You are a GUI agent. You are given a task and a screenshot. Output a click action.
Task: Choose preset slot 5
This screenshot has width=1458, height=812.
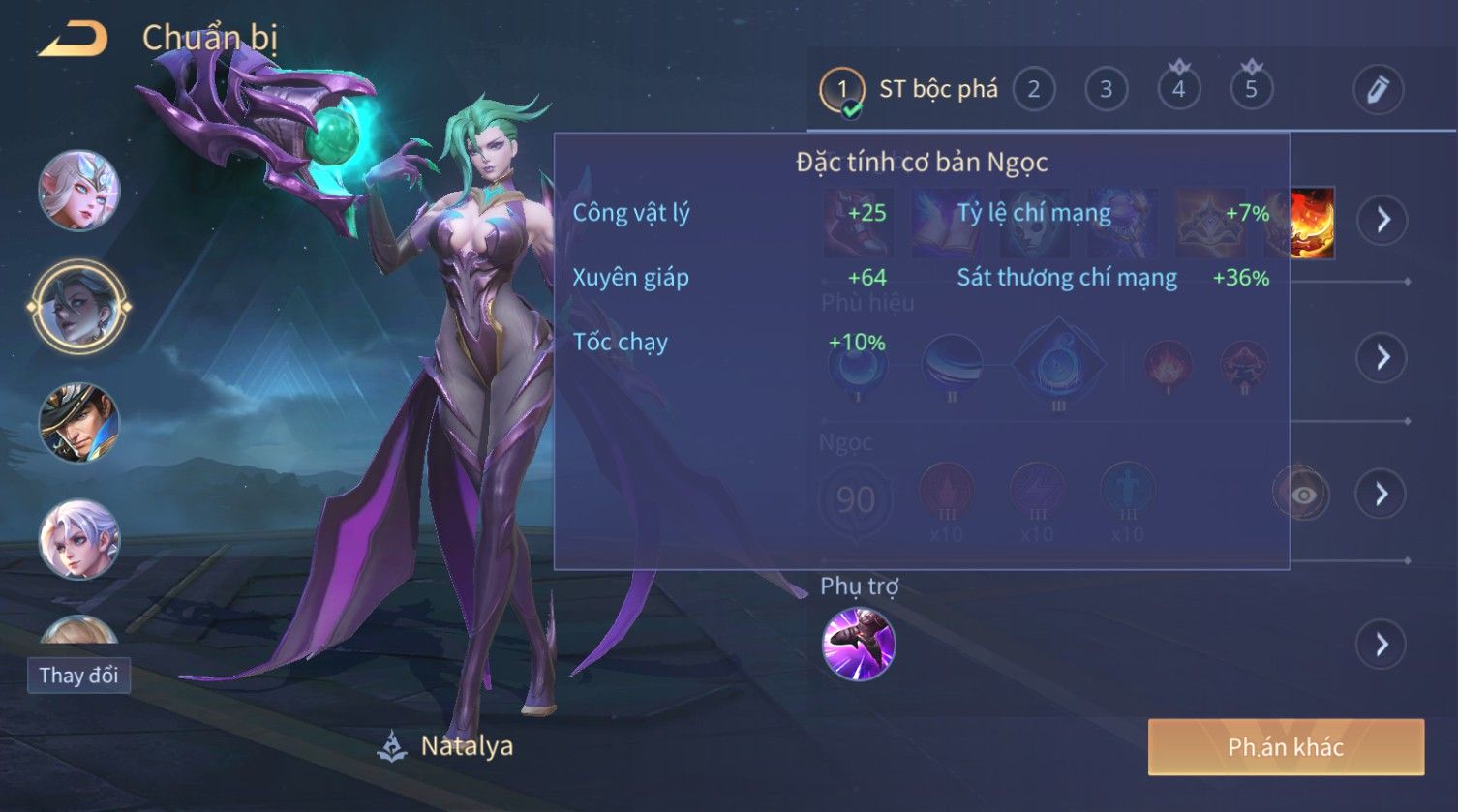pyautogui.click(x=1251, y=90)
